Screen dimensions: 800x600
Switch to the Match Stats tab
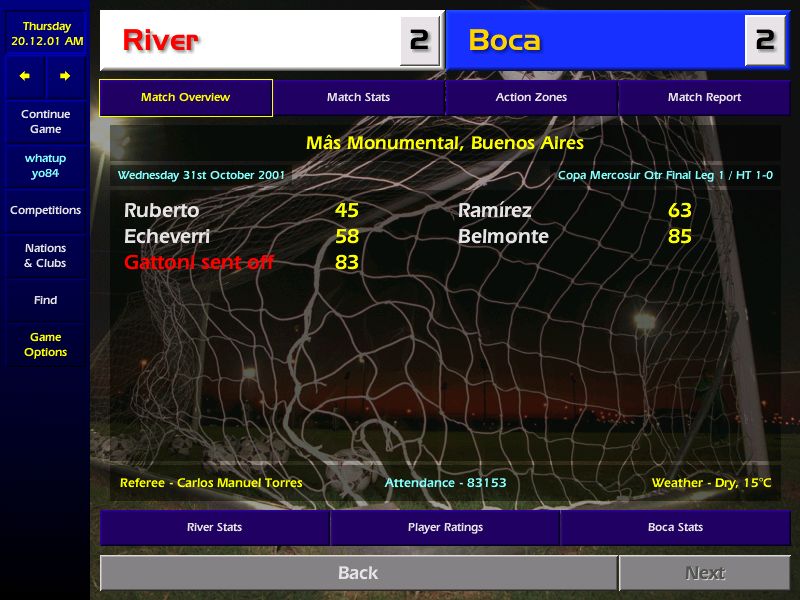tap(358, 98)
